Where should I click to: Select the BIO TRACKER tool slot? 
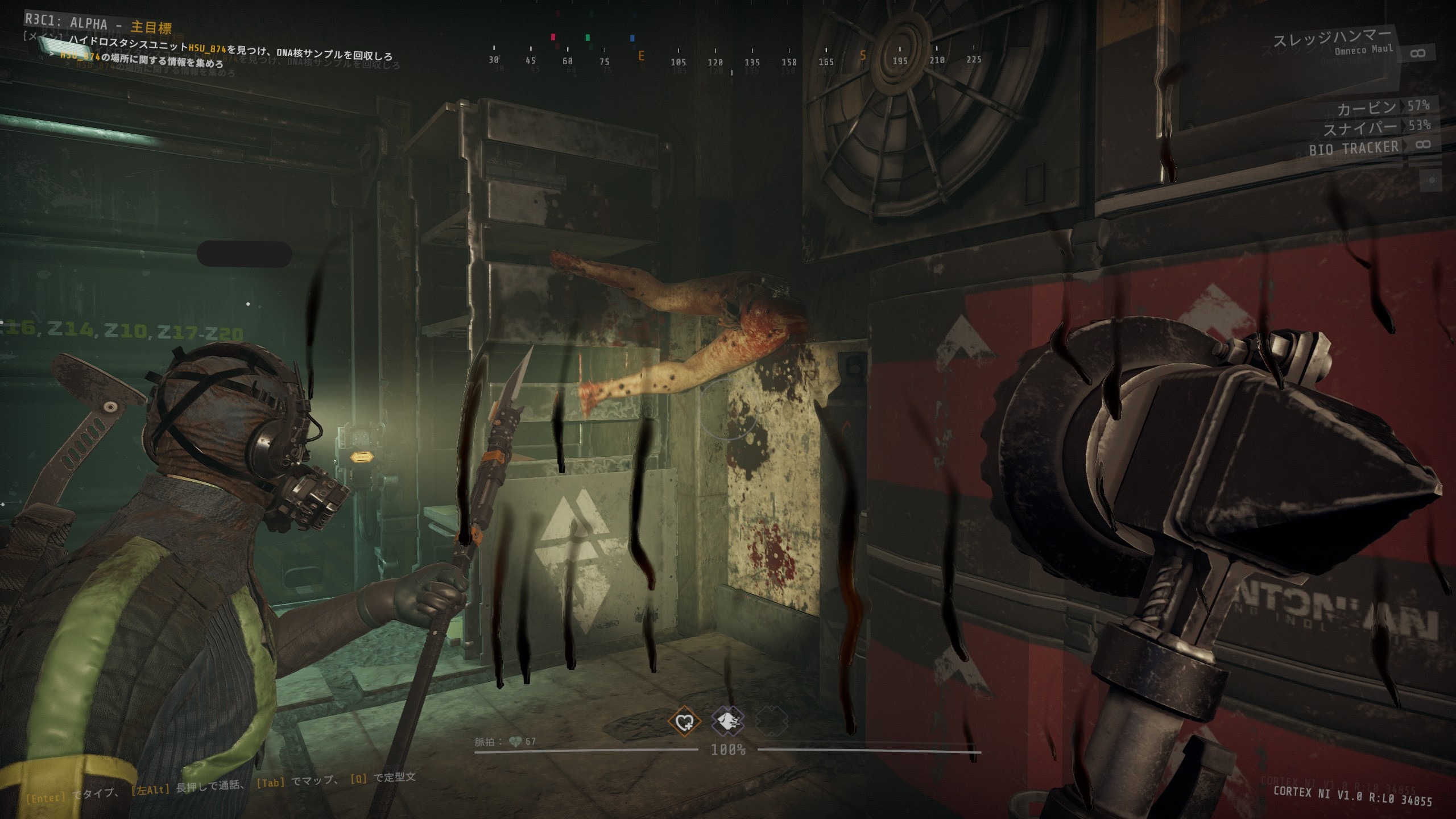point(1355,148)
